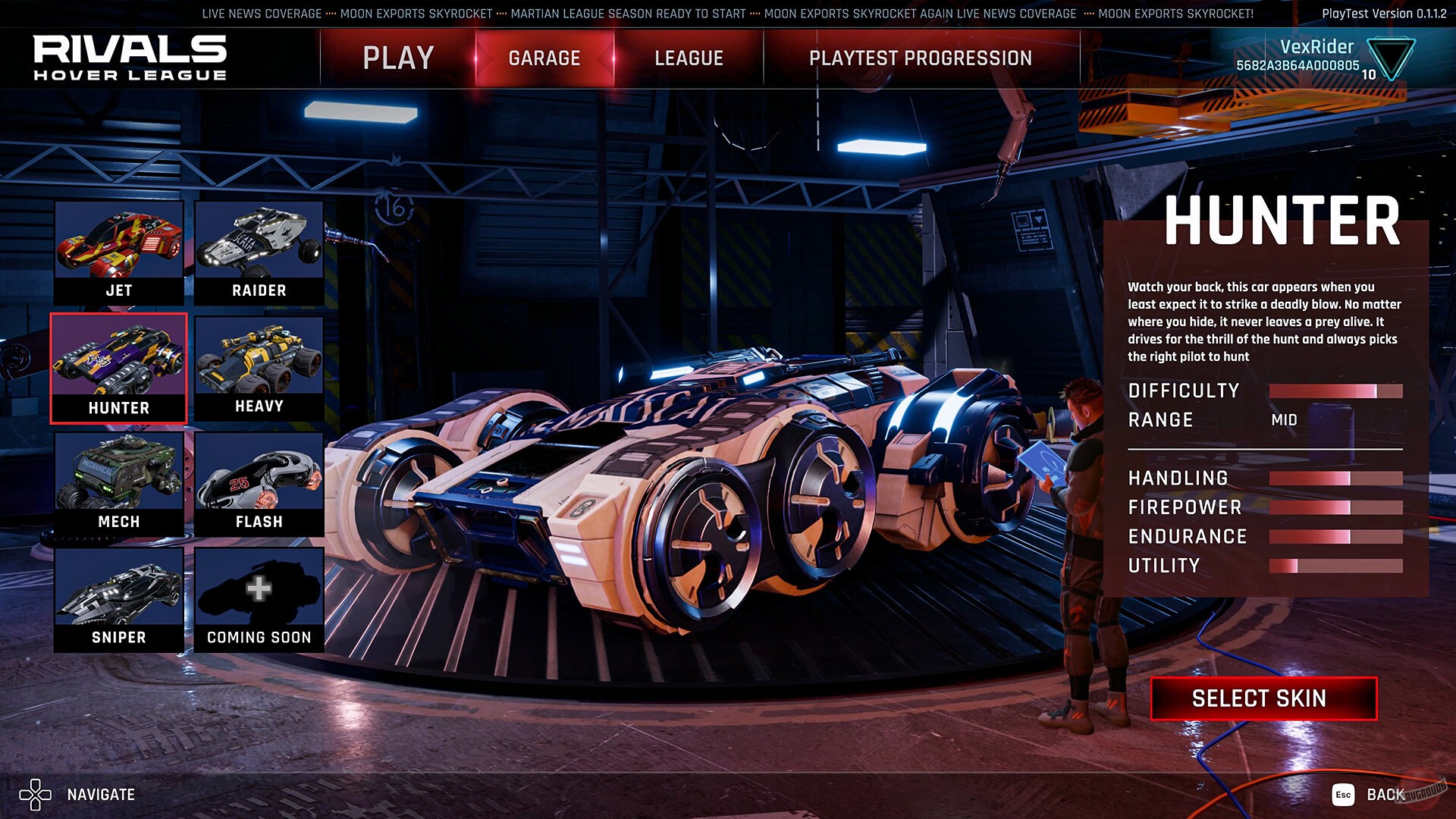Image resolution: width=1456 pixels, height=819 pixels.
Task: Switch to the LEAGUE tab
Action: (688, 57)
